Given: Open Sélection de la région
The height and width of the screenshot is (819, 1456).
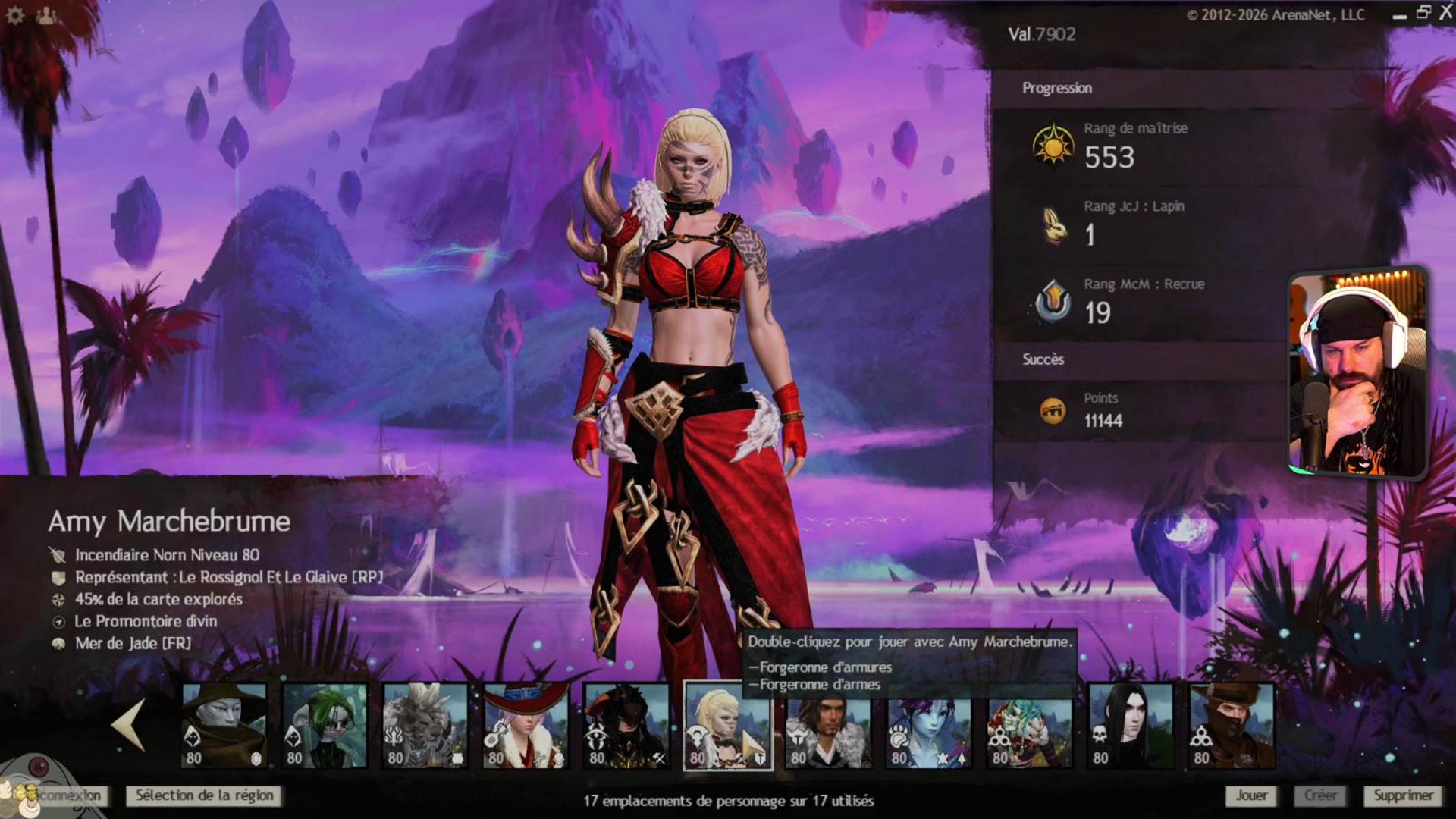Looking at the screenshot, I should 204,795.
